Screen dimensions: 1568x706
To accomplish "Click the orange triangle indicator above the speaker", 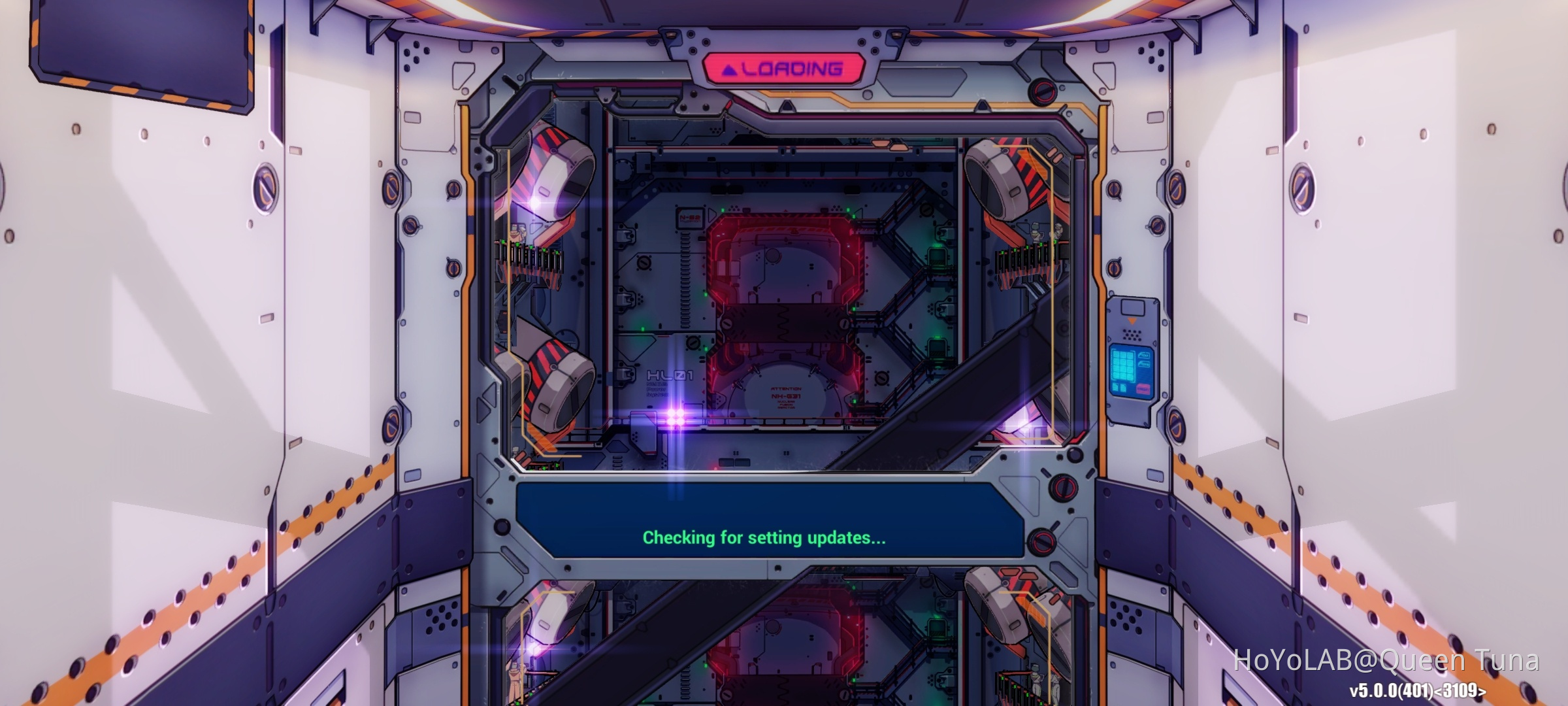I will pyautogui.click(x=1132, y=320).
